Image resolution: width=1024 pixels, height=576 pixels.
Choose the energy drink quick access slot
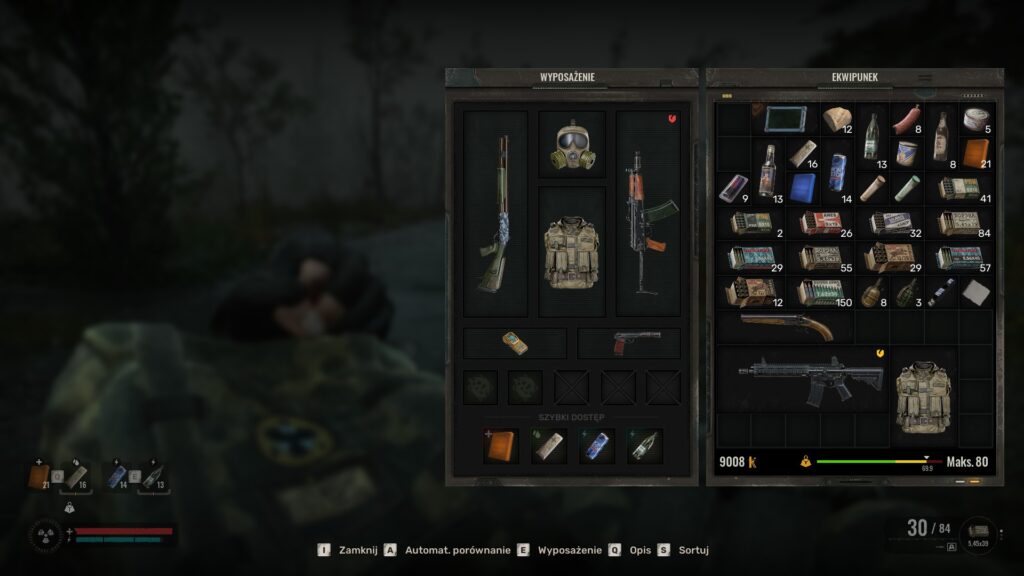(597, 446)
